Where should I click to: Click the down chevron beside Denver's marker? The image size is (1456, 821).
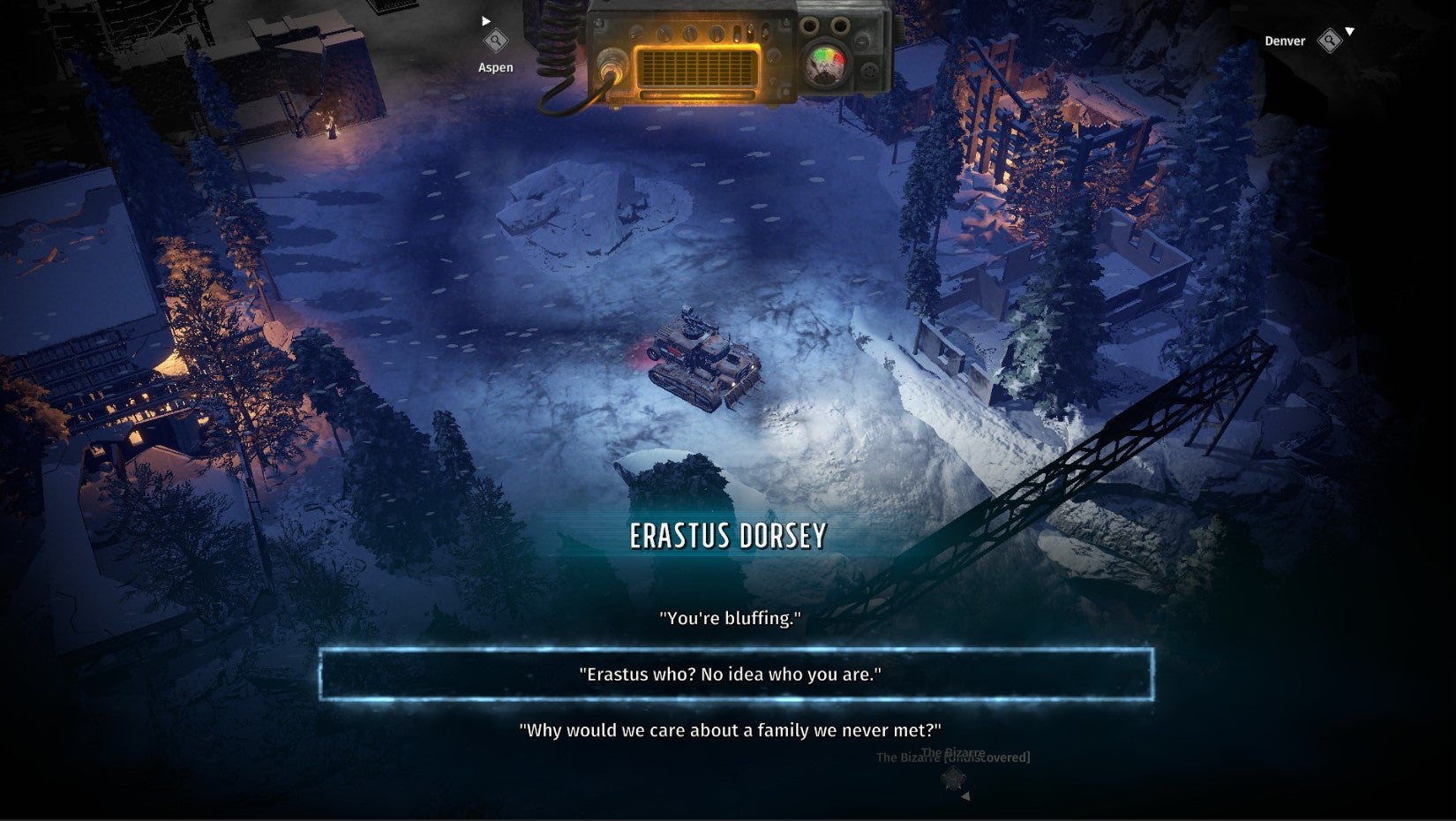click(1349, 32)
